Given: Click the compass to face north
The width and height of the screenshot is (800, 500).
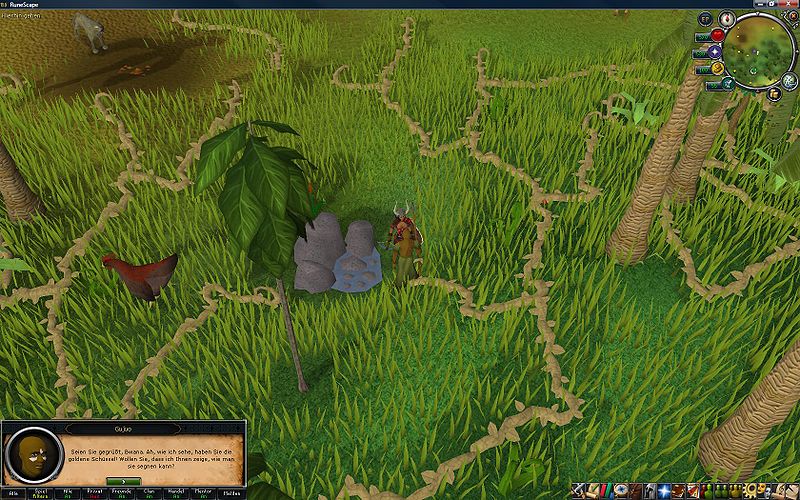Looking at the screenshot, I should coord(729,19).
